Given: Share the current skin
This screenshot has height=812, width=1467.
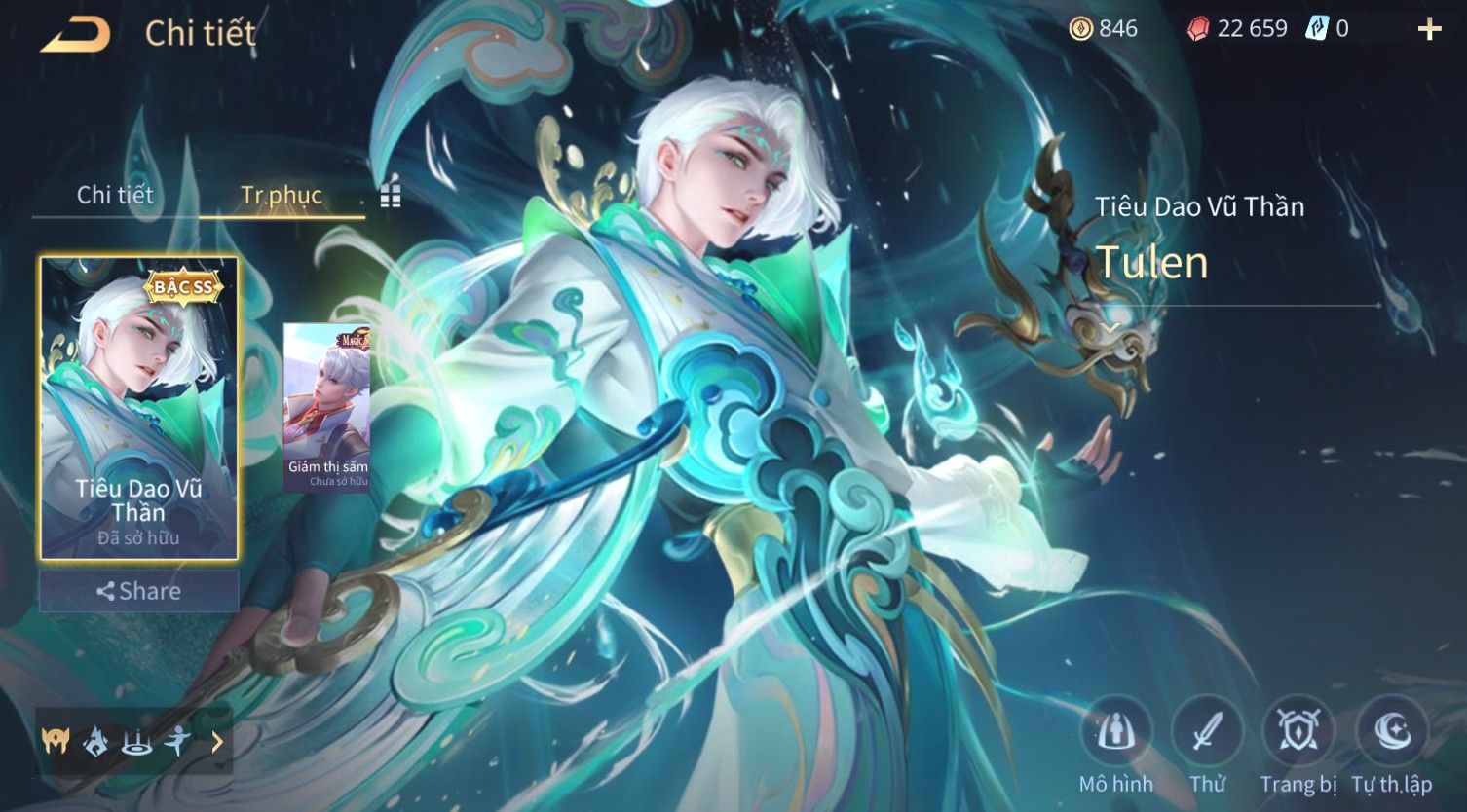Looking at the screenshot, I should [x=138, y=591].
